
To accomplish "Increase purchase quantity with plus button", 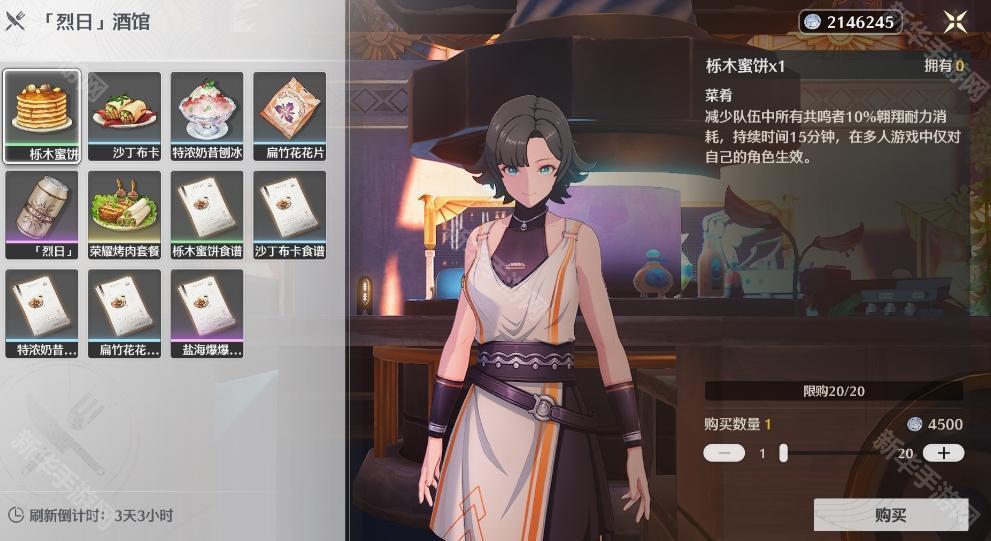I will point(943,453).
